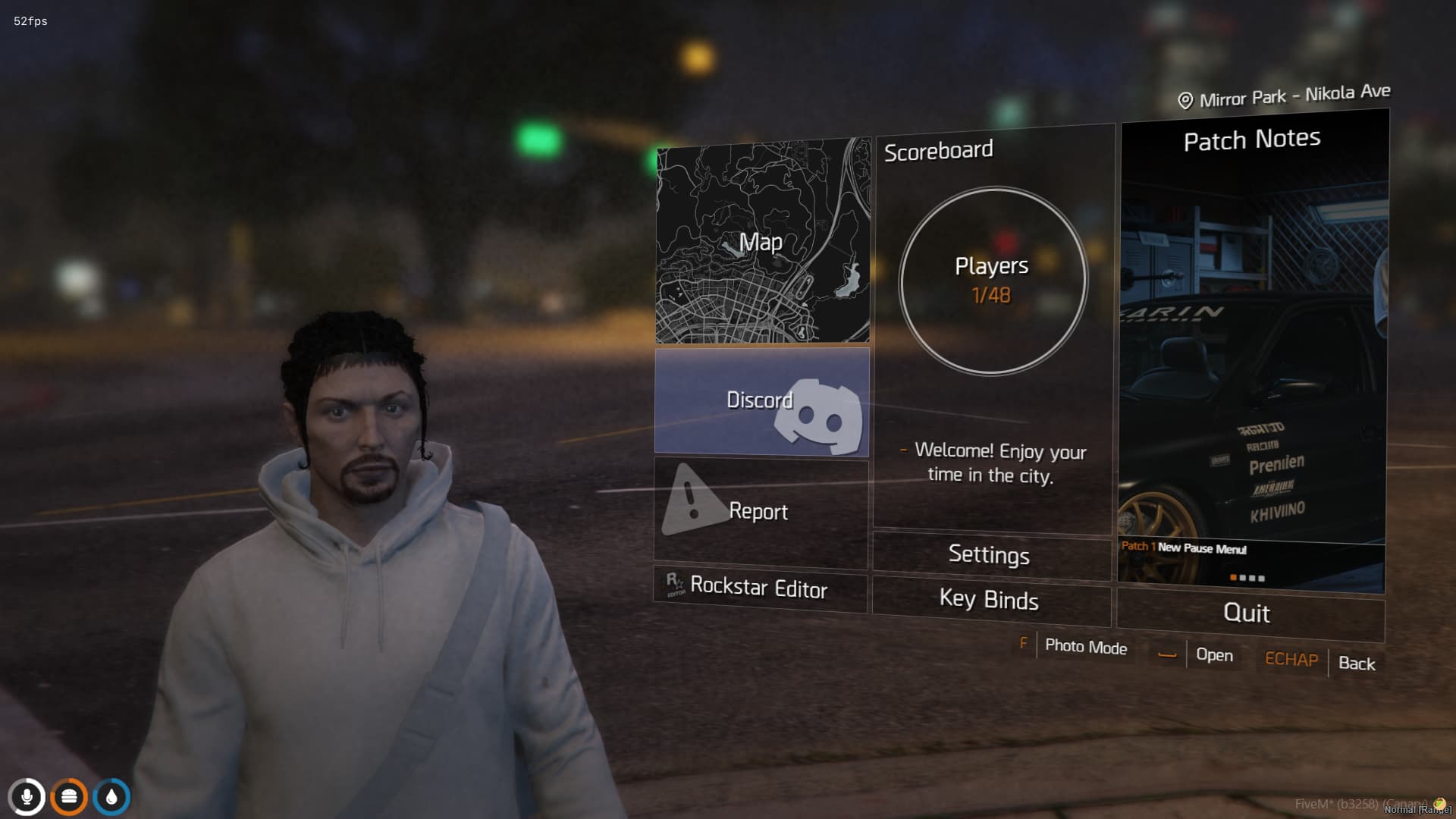
Task: Click the F key hint for Photo Mode
Action: click(x=1025, y=644)
